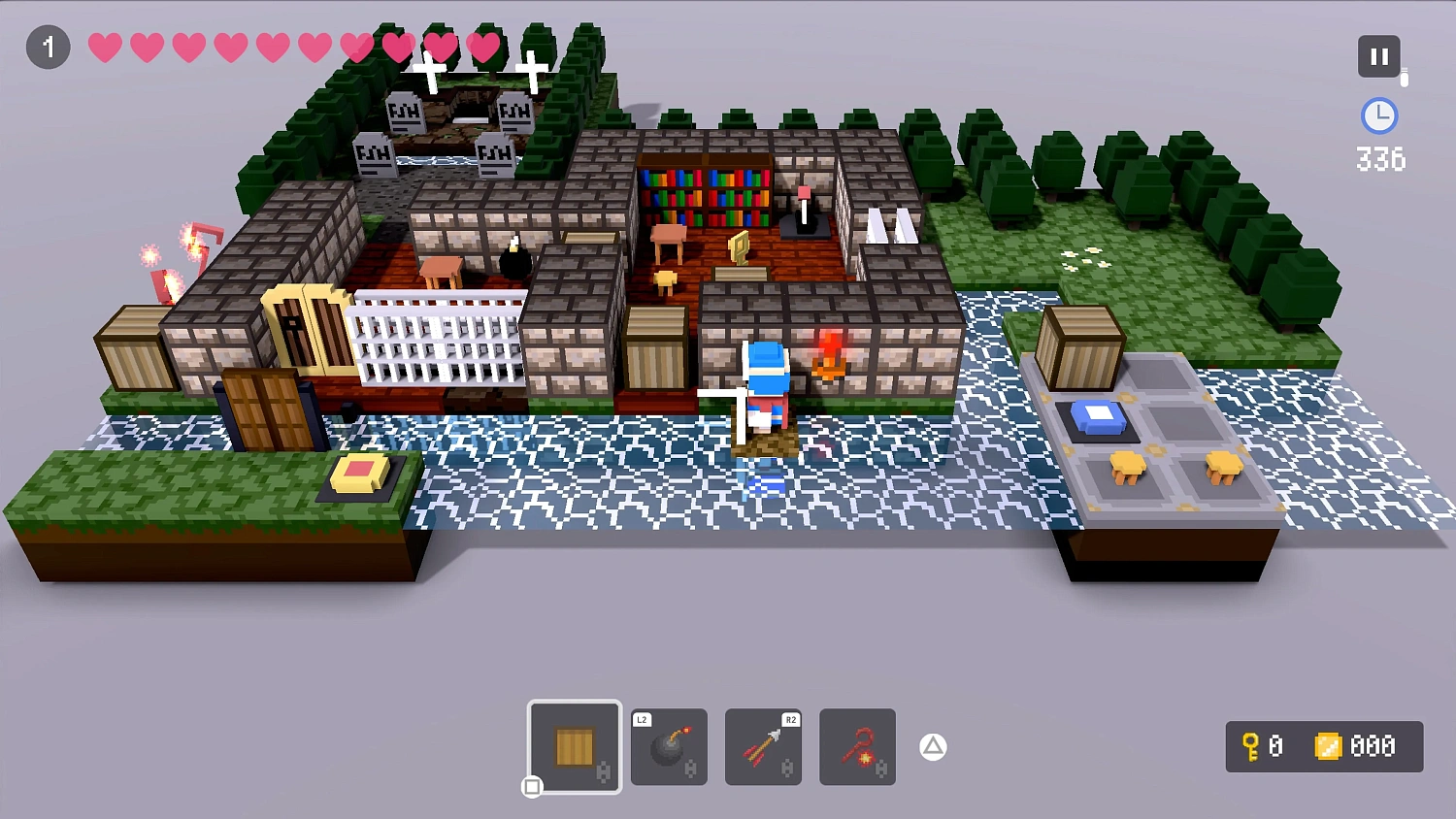The width and height of the screenshot is (1456, 819).
Task: Click the R2 label on the arrow slot
Action: point(790,720)
